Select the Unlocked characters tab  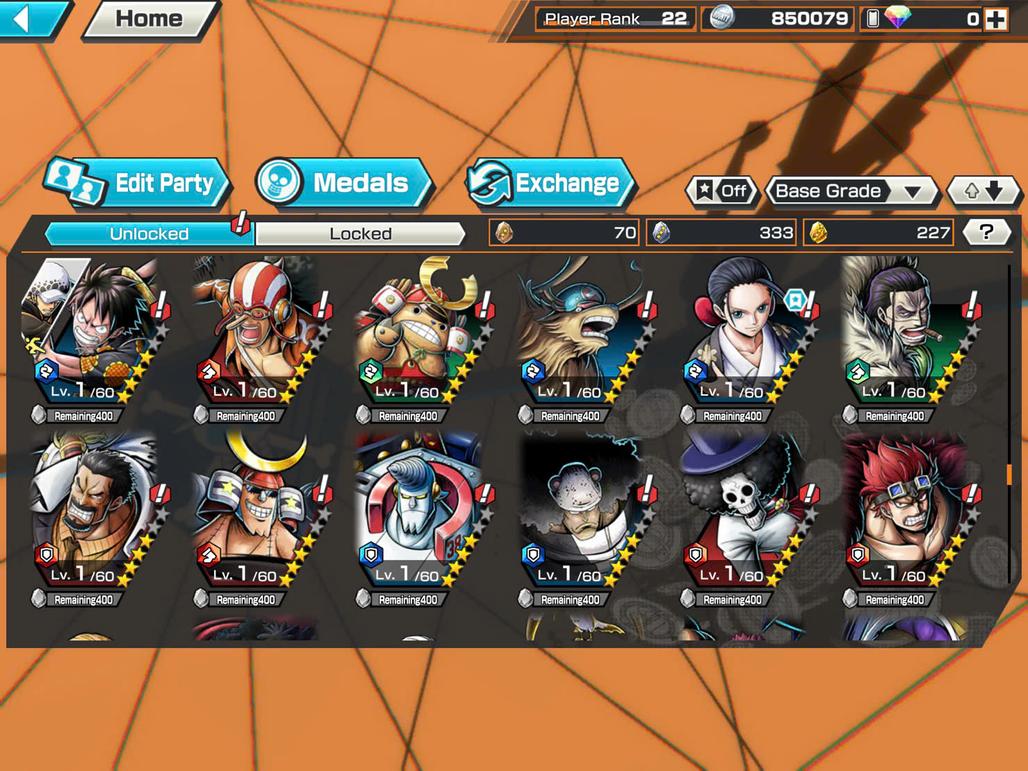point(149,234)
